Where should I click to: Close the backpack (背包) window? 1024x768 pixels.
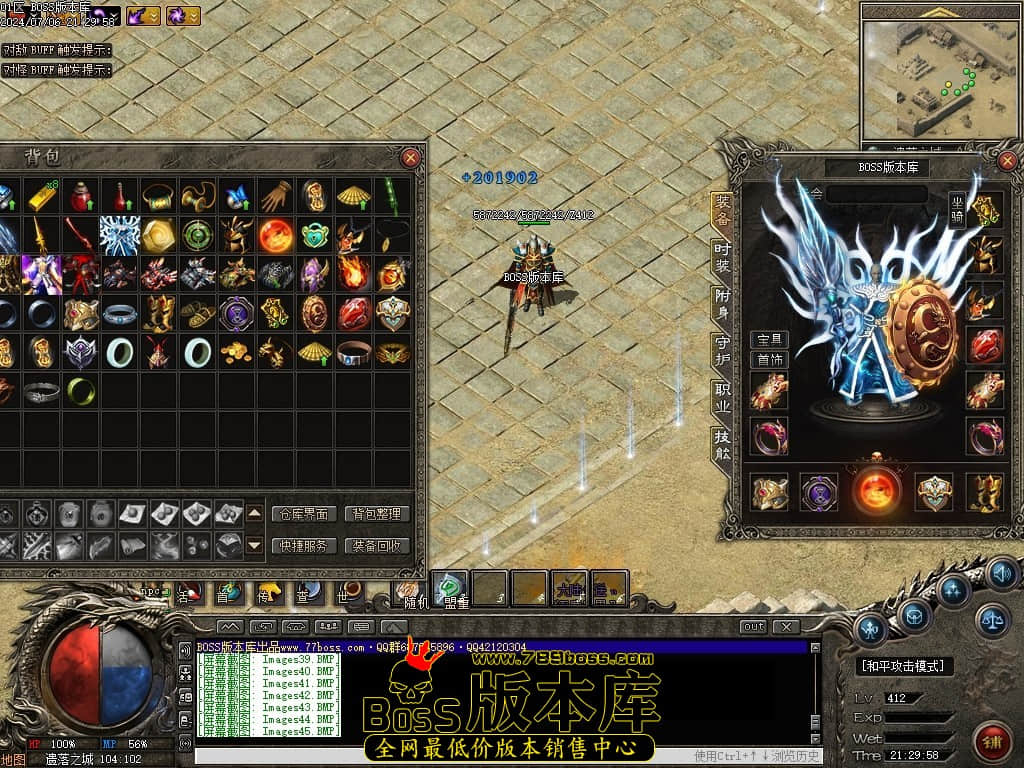pos(410,158)
